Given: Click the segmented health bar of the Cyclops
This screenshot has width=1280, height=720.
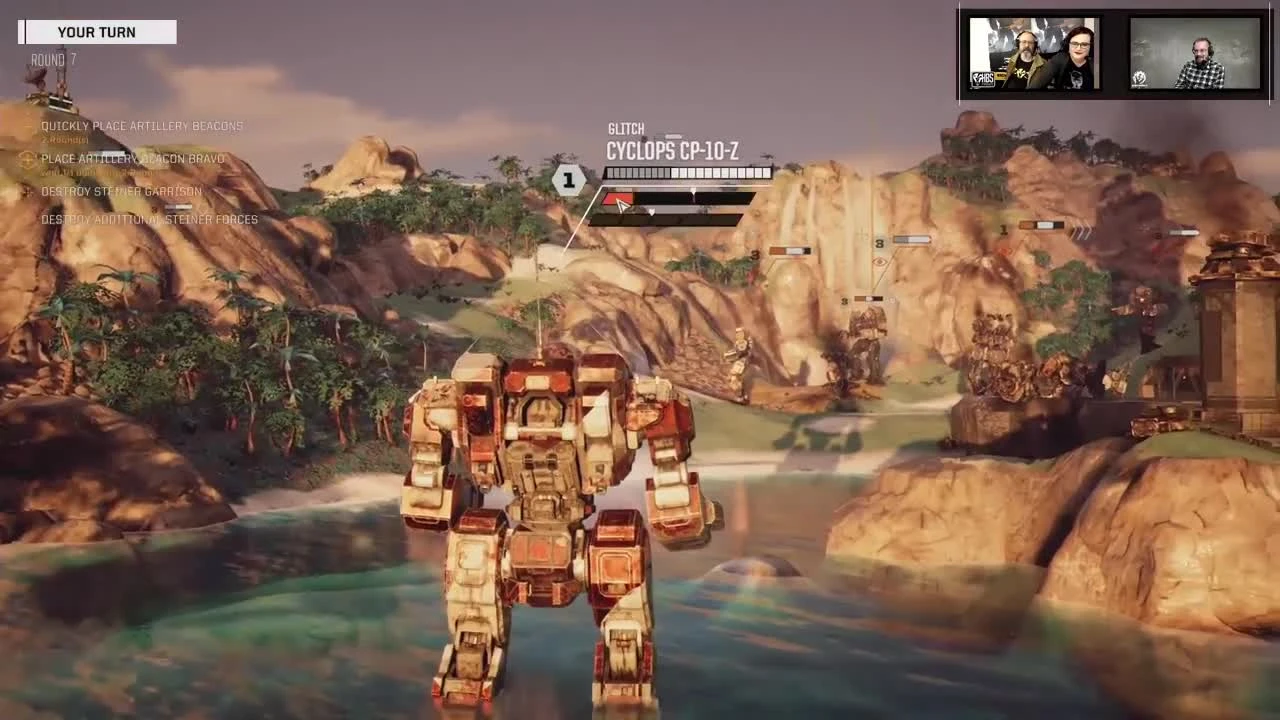Looking at the screenshot, I should tap(688, 172).
